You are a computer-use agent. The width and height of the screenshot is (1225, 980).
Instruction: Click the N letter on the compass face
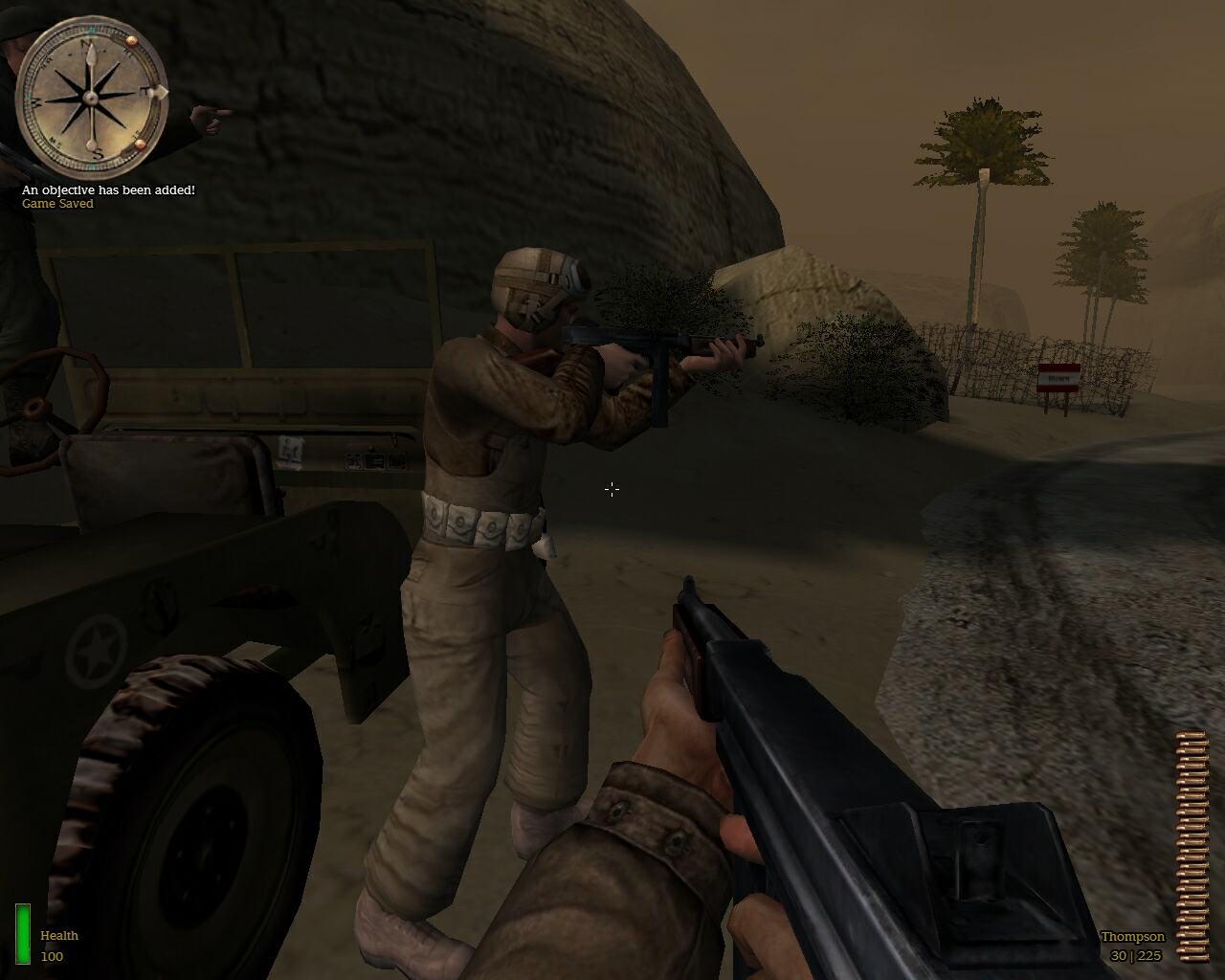(x=84, y=43)
